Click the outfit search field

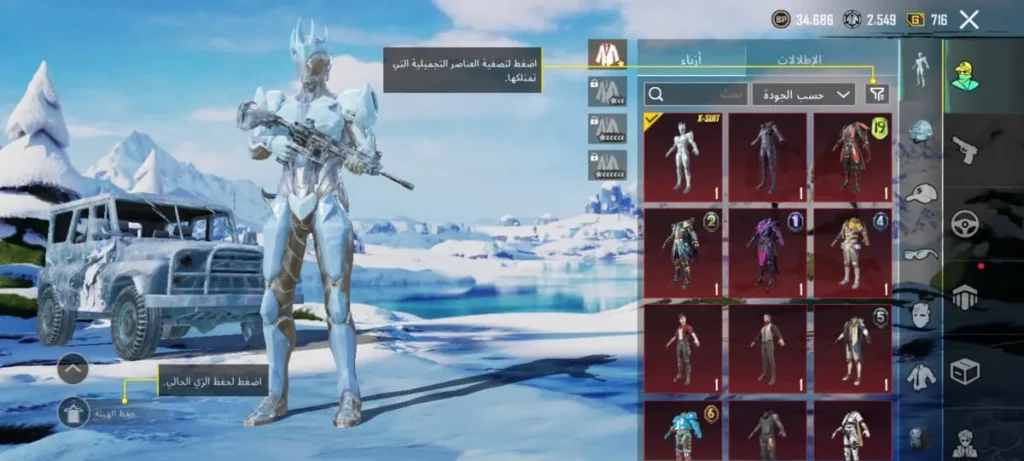(x=696, y=94)
